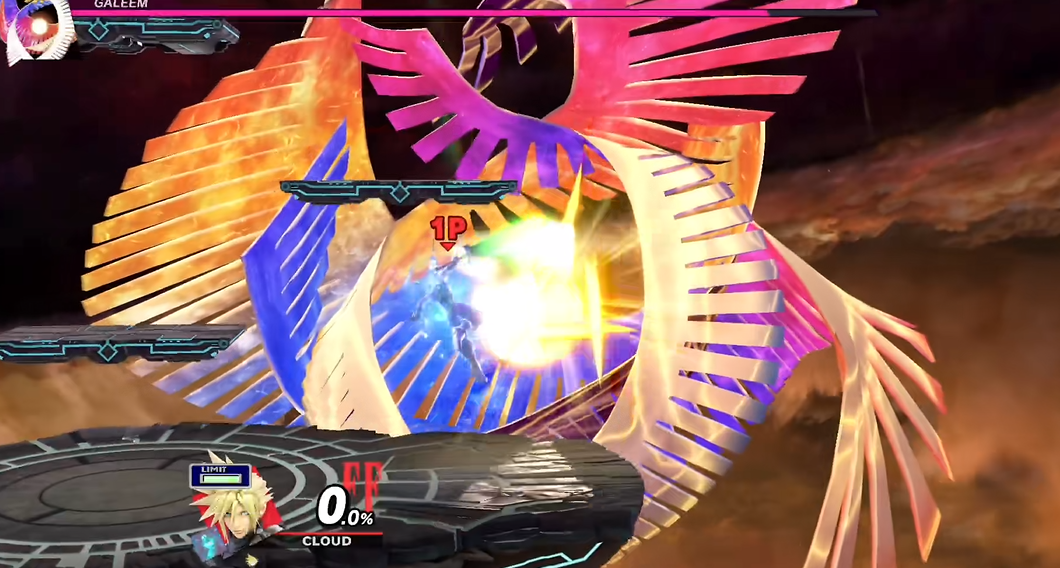
Task: Click the Galeem boss portrait icon
Action: coord(37,28)
